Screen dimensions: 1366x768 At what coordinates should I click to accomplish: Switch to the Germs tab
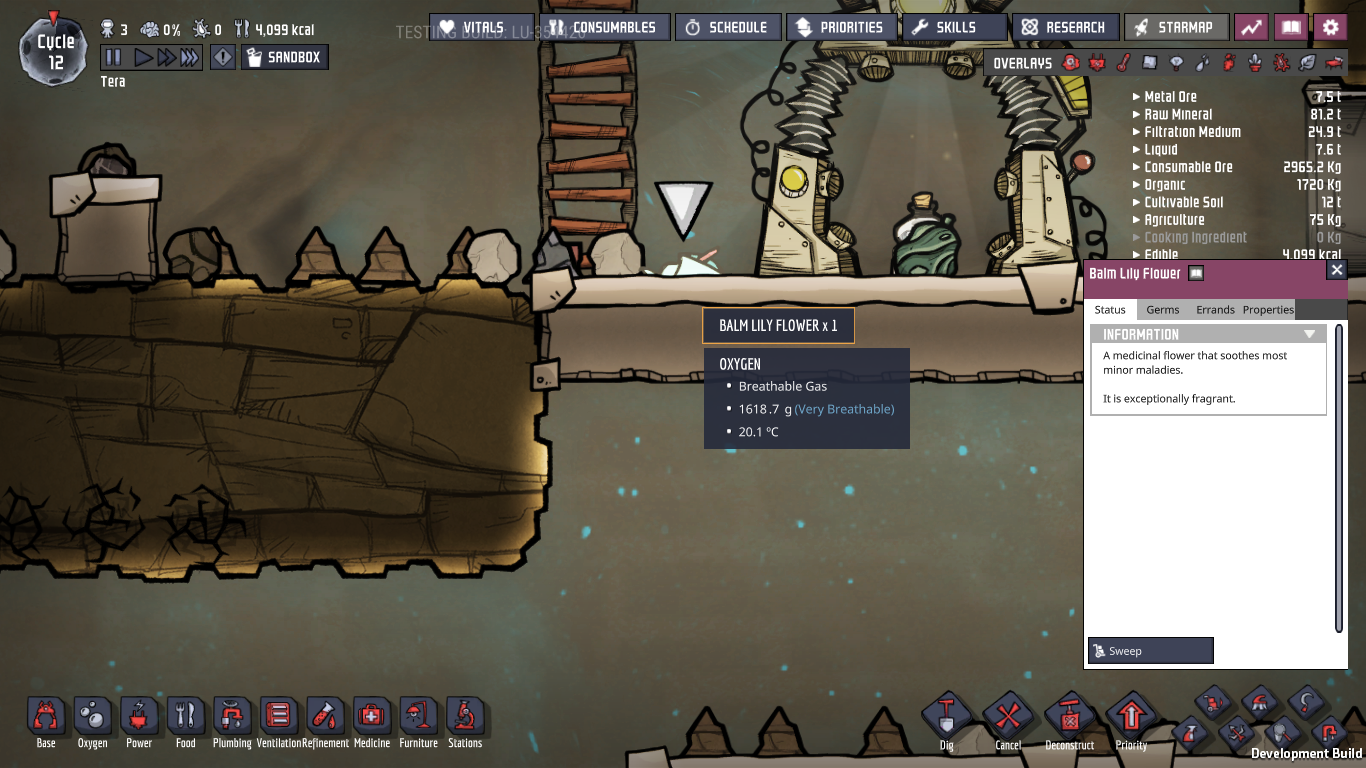1163,310
